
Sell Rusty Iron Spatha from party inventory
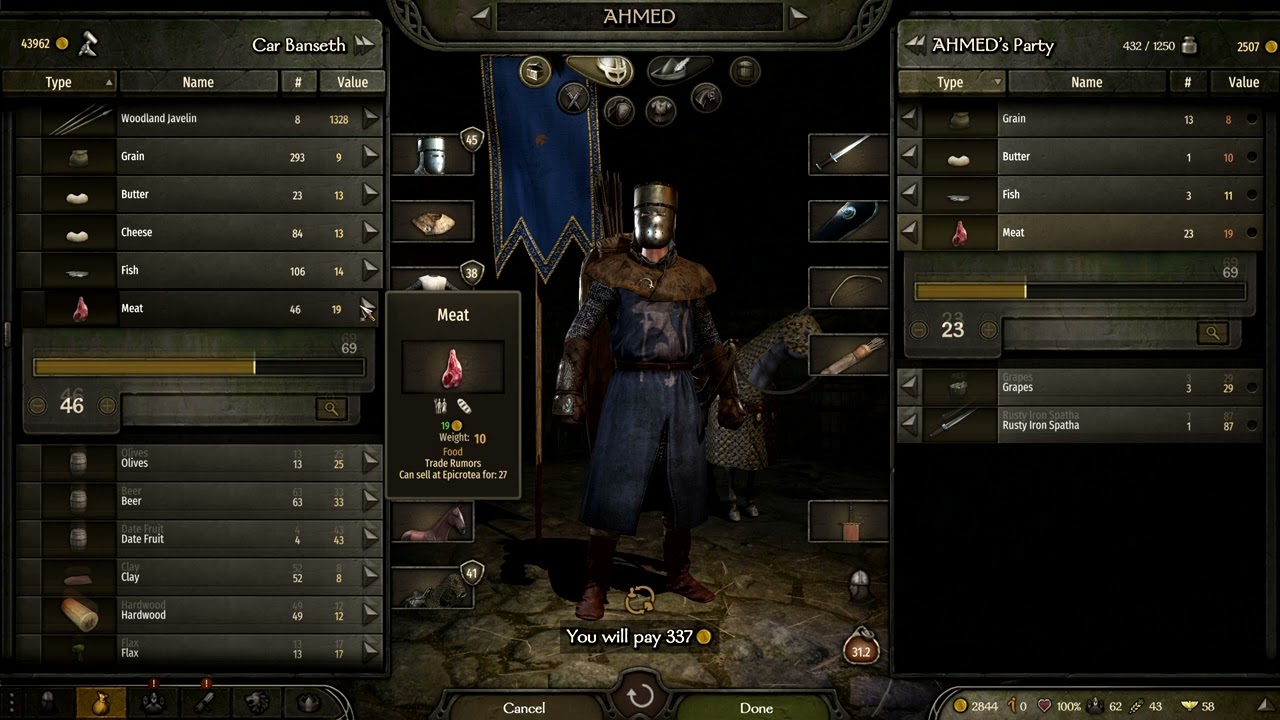[909, 425]
